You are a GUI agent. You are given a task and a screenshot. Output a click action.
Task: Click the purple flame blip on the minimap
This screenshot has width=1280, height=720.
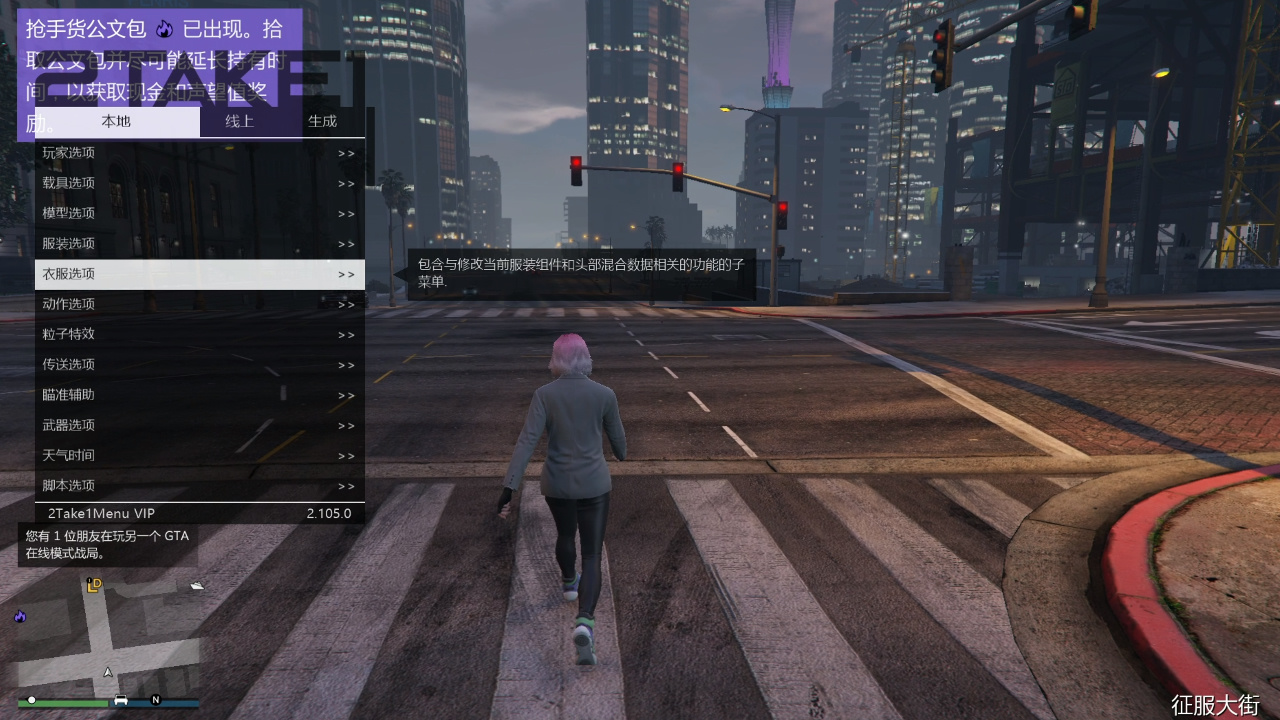coord(20,617)
